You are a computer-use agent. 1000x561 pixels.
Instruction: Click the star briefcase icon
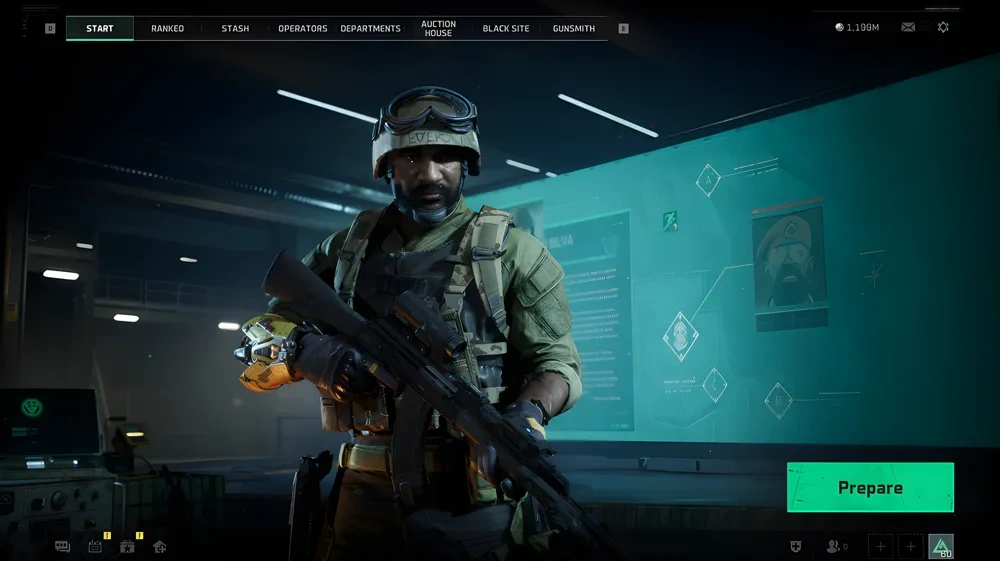tap(127, 547)
